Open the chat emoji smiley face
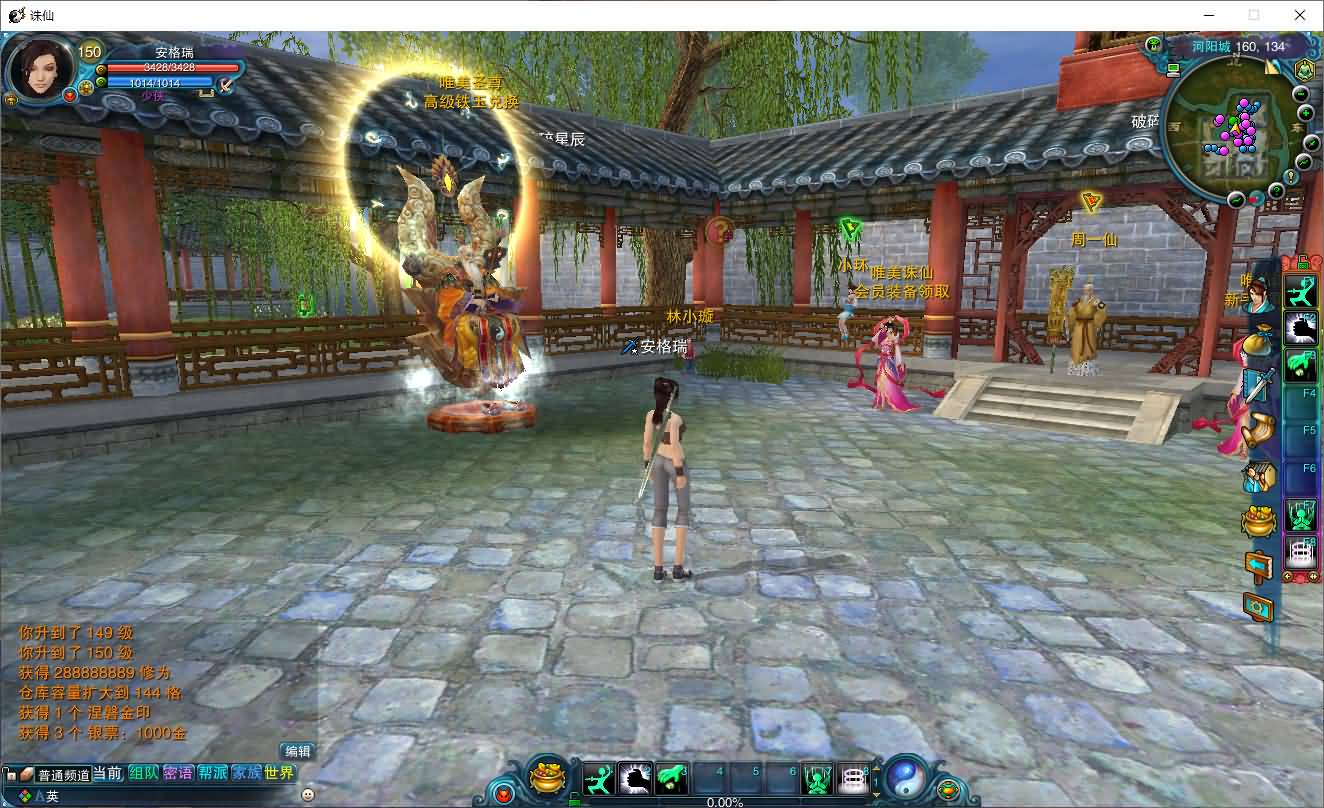 (x=308, y=794)
